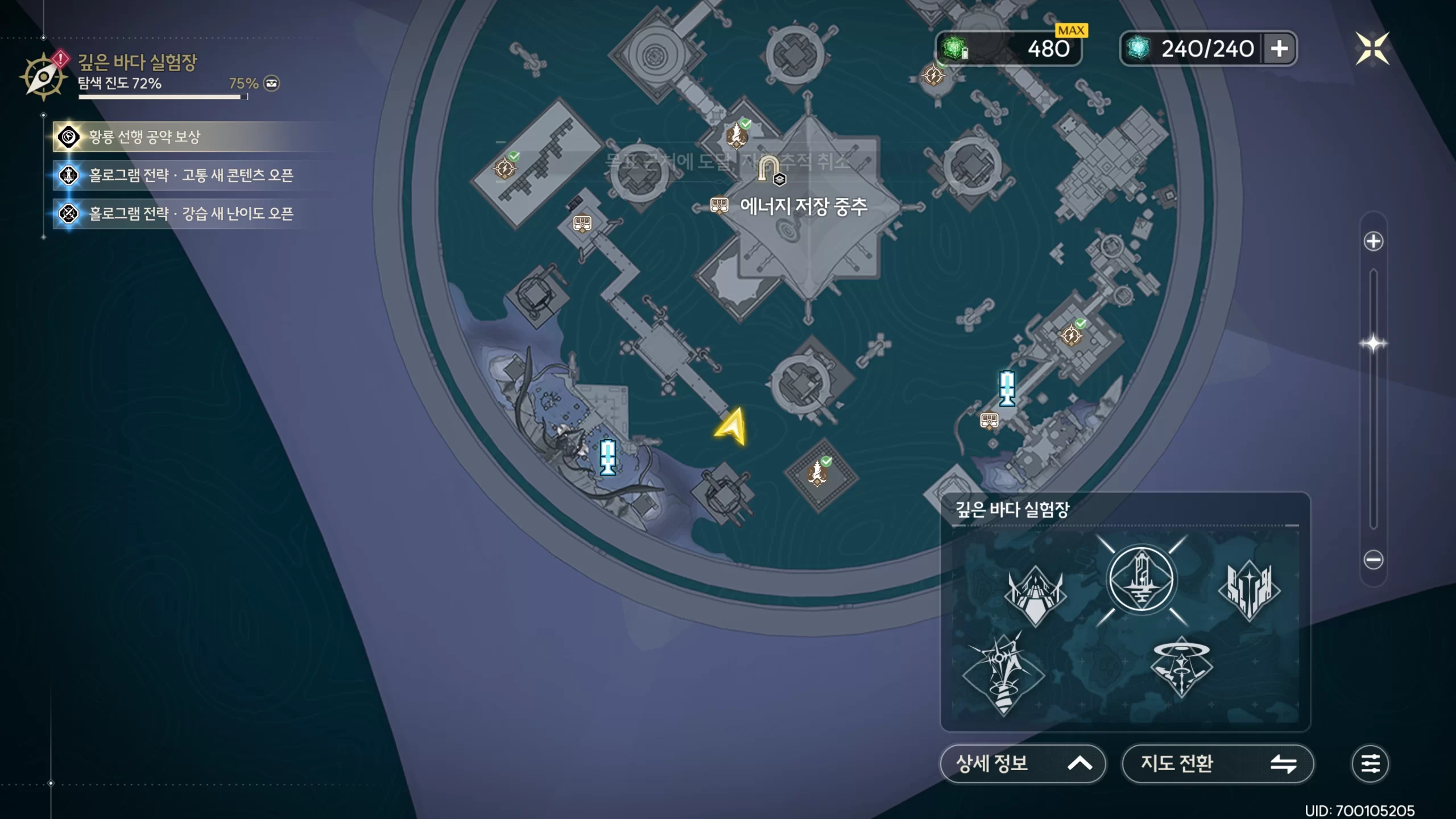Click the golden arch gate map marker
The height and width of the screenshot is (819, 1456).
coord(768,168)
